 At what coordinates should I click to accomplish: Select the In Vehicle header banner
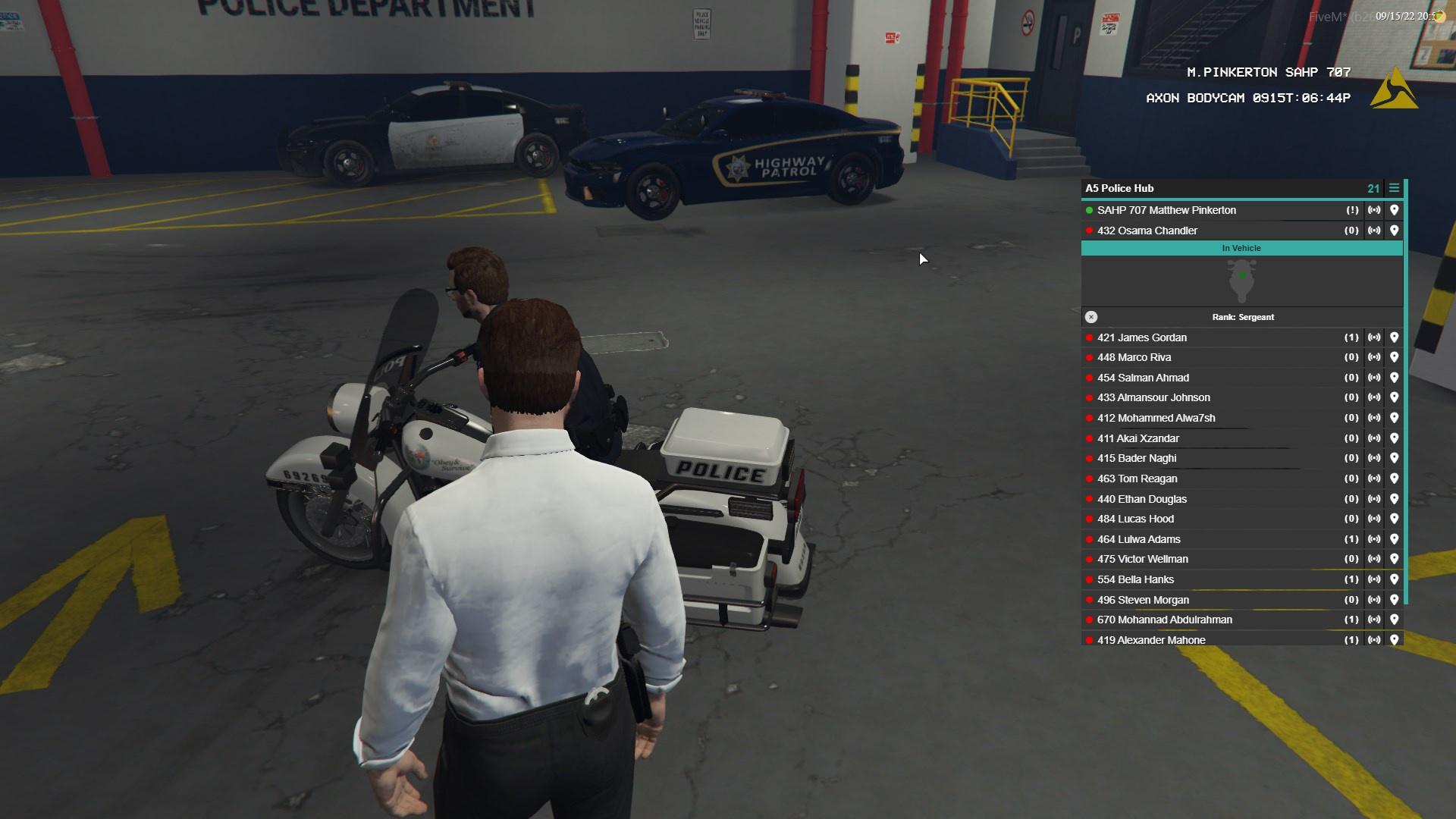click(1242, 248)
